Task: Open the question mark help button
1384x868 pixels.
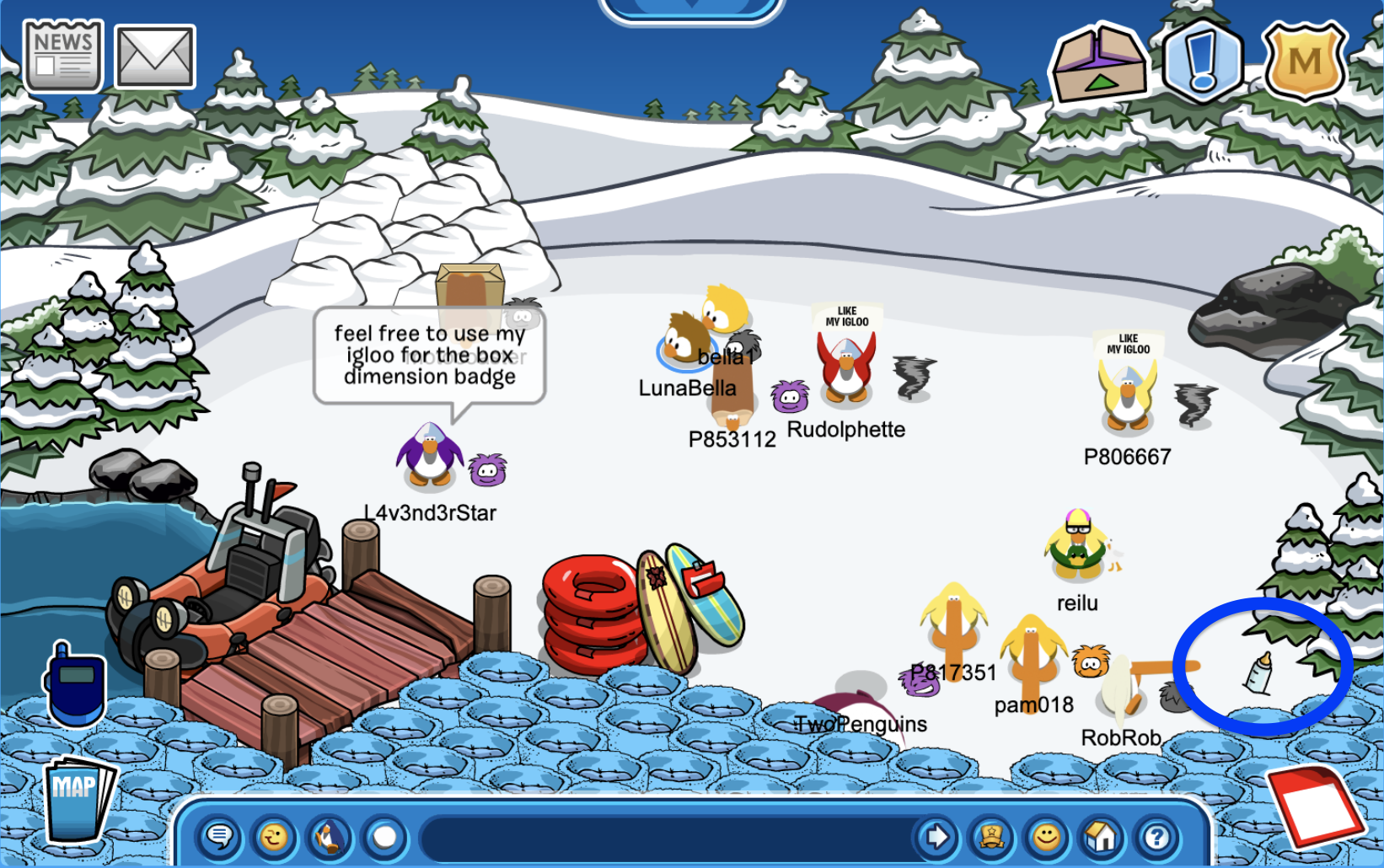Action: tap(1156, 837)
